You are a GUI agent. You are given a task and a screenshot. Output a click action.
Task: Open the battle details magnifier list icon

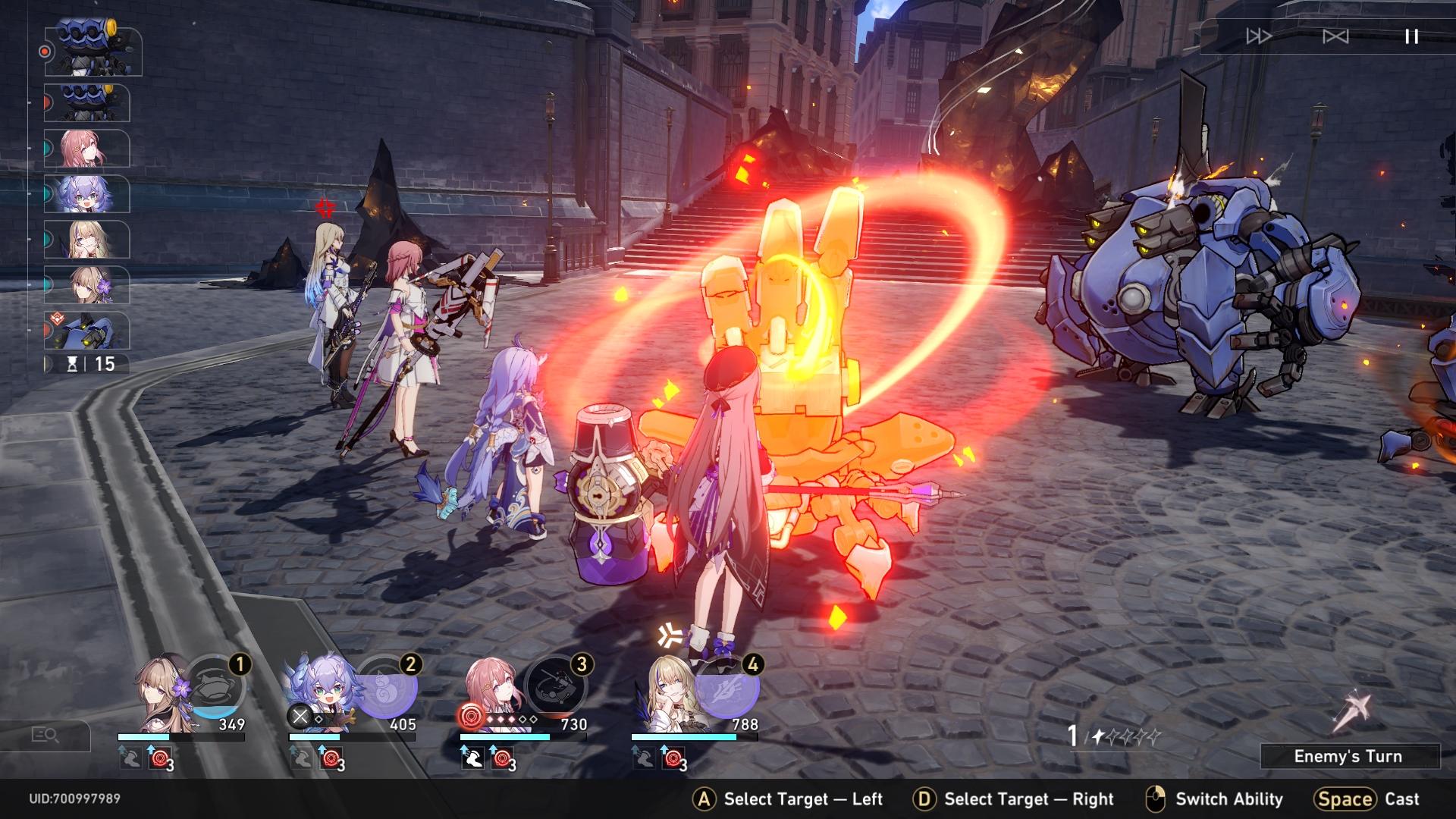[x=45, y=735]
